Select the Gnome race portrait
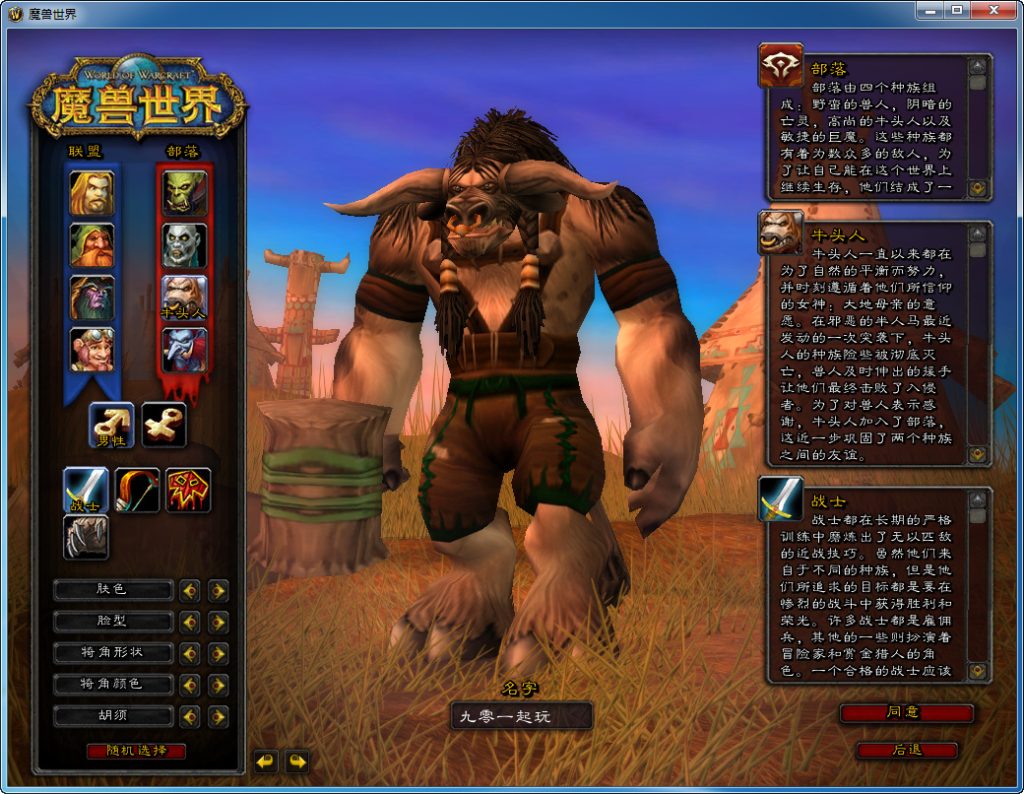Image resolution: width=1024 pixels, height=794 pixels. 91,349
